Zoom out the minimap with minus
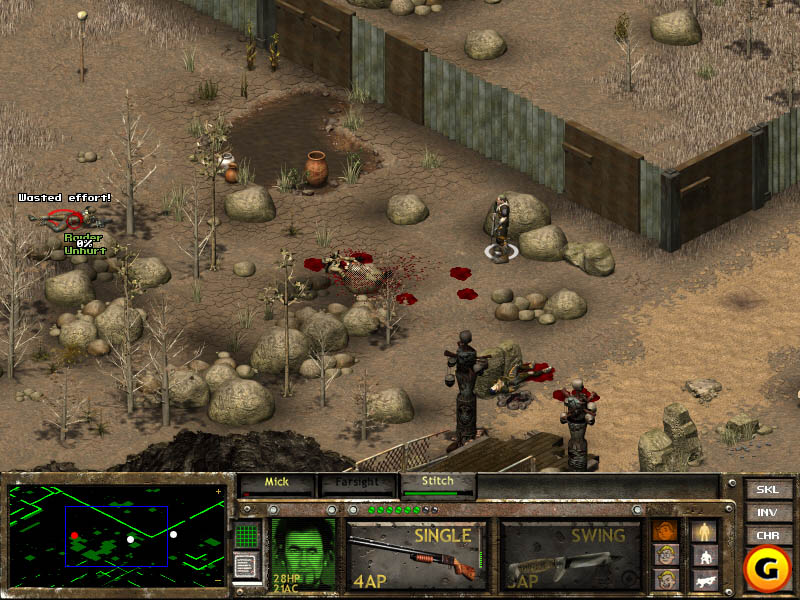This screenshot has width=800, height=600. pos(219,579)
